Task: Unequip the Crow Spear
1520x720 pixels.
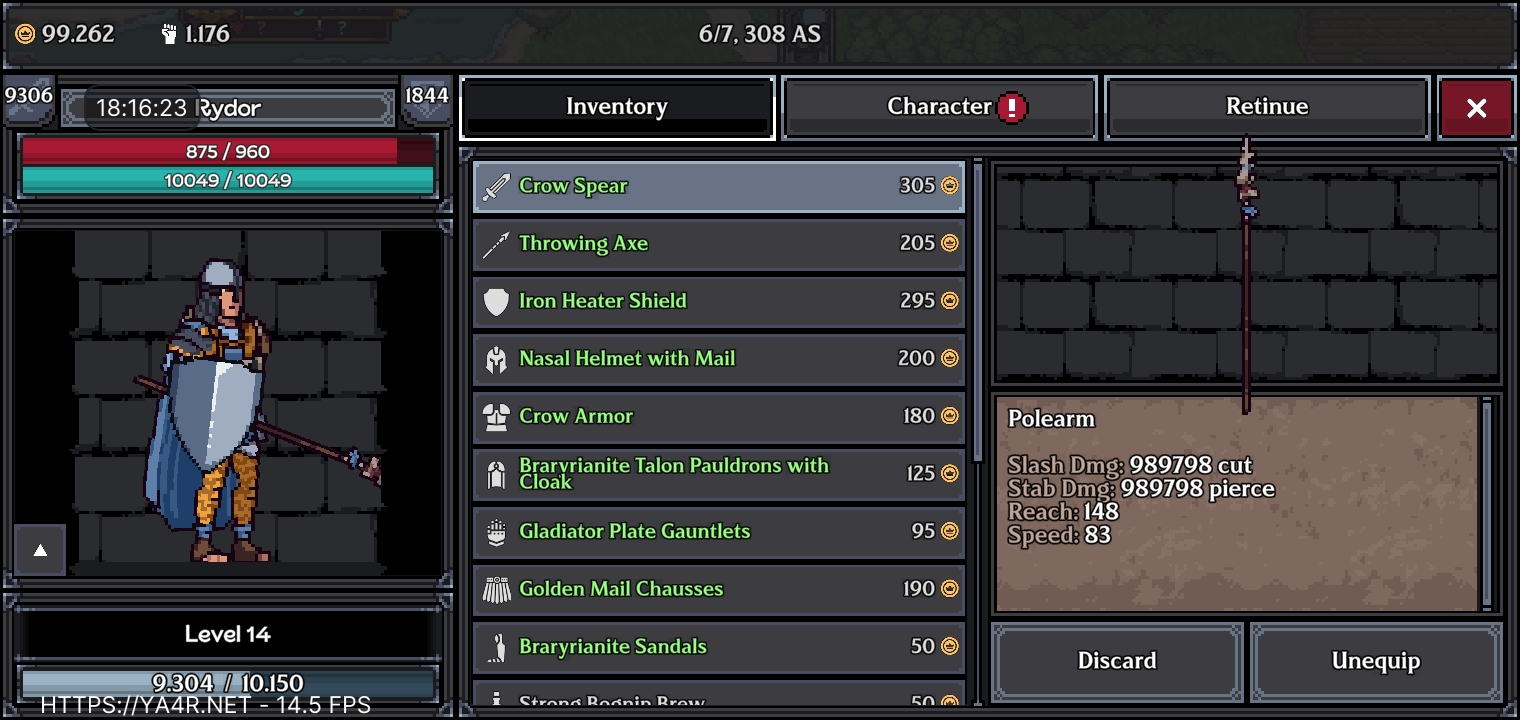Action: point(1375,661)
